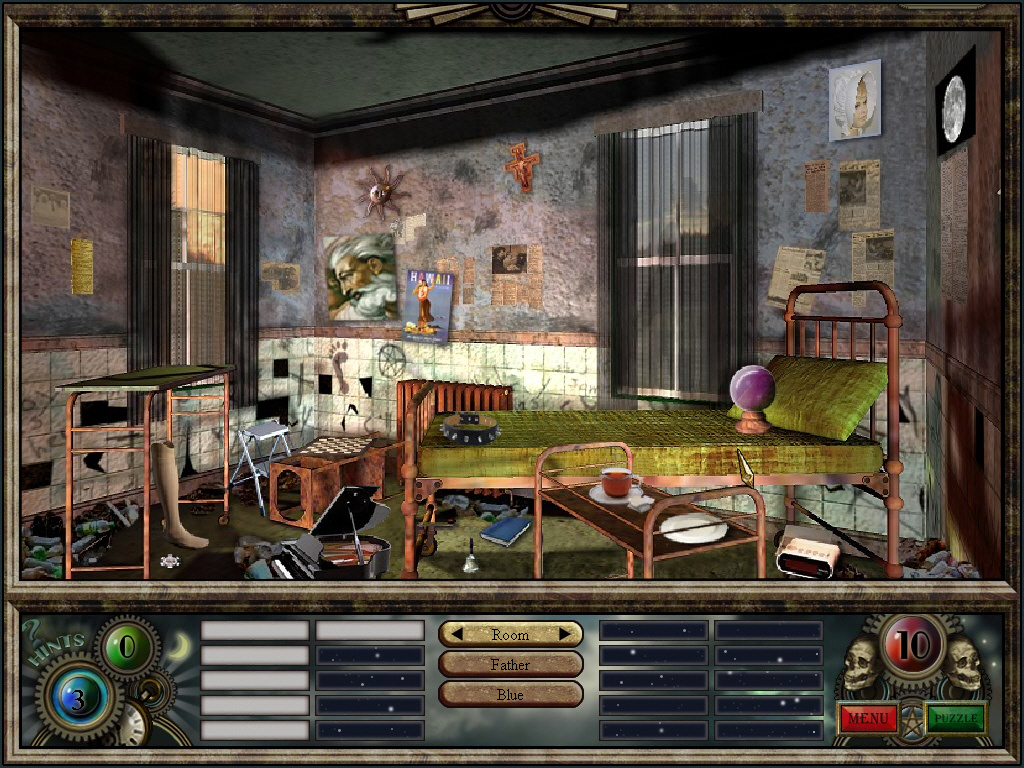Choose the Blue category button
The width and height of the screenshot is (1024, 768).
(510, 694)
